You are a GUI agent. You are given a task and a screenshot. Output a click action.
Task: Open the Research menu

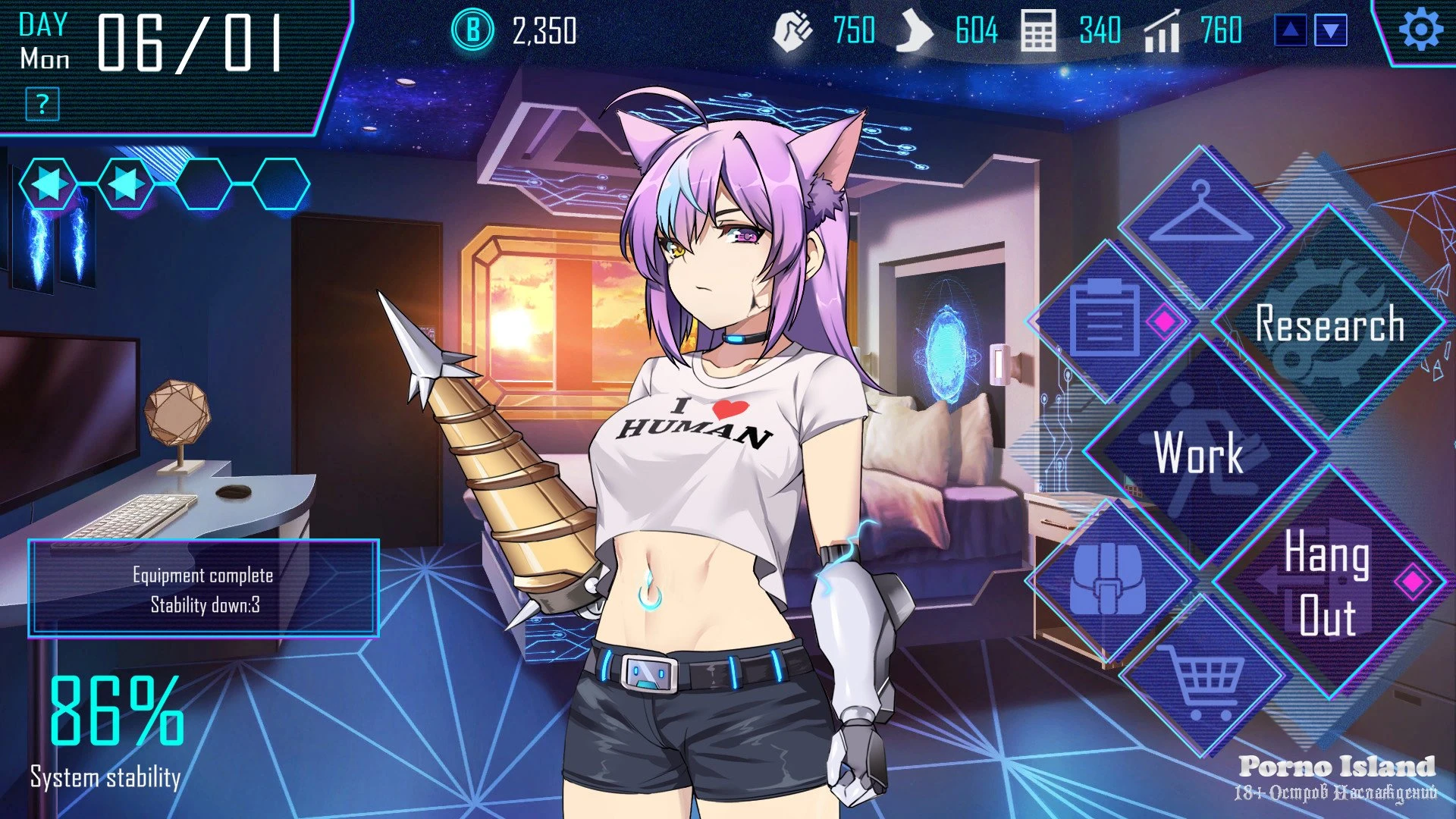pyautogui.click(x=1329, y=323)
